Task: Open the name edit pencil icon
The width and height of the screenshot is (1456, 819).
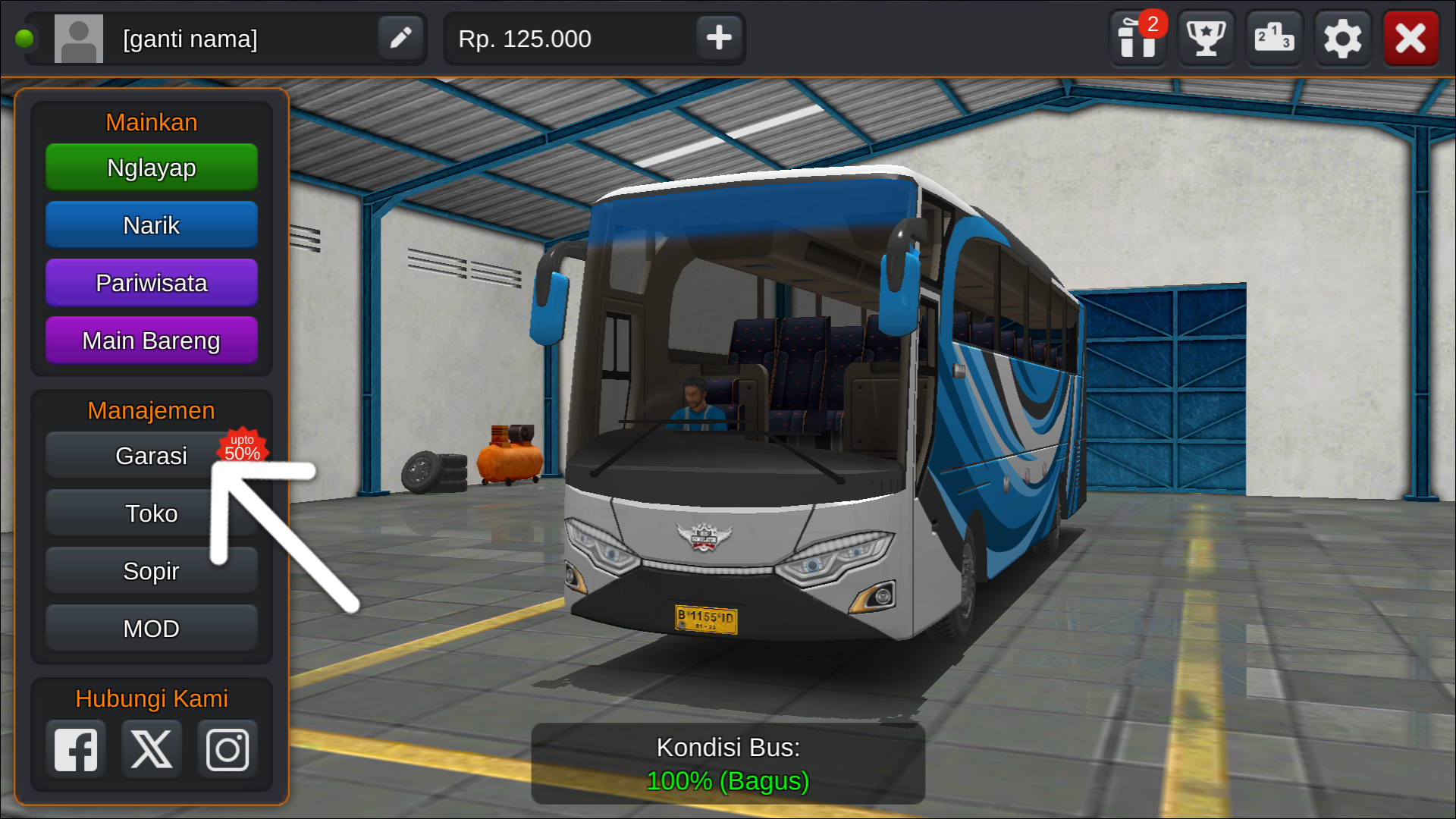Action: [x=400, y=38]
